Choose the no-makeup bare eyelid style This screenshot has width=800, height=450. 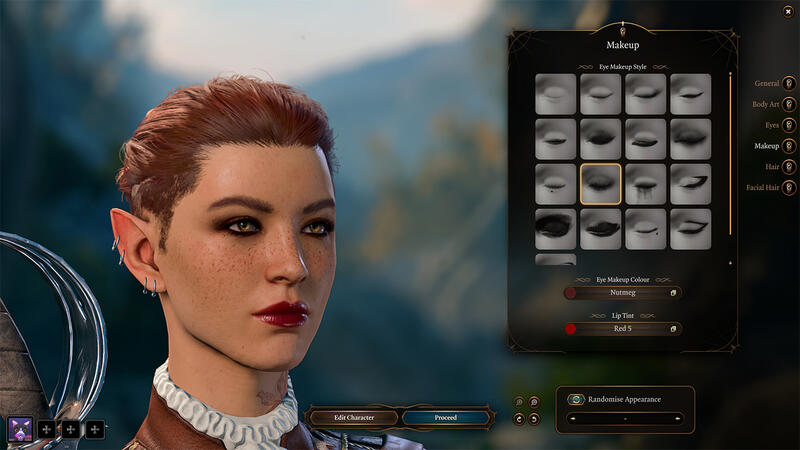coord(555,94)
